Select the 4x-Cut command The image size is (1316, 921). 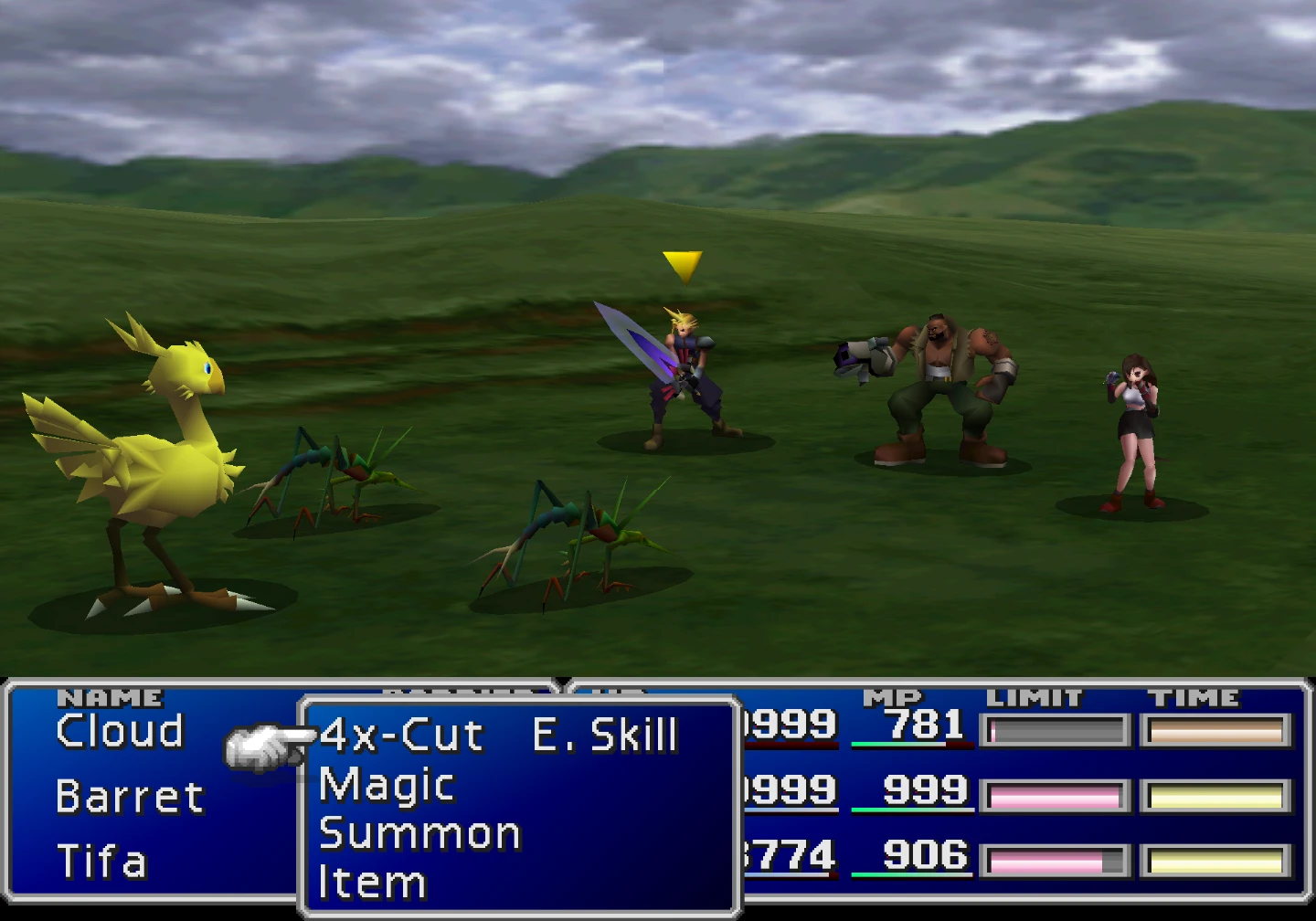(401, 736)
